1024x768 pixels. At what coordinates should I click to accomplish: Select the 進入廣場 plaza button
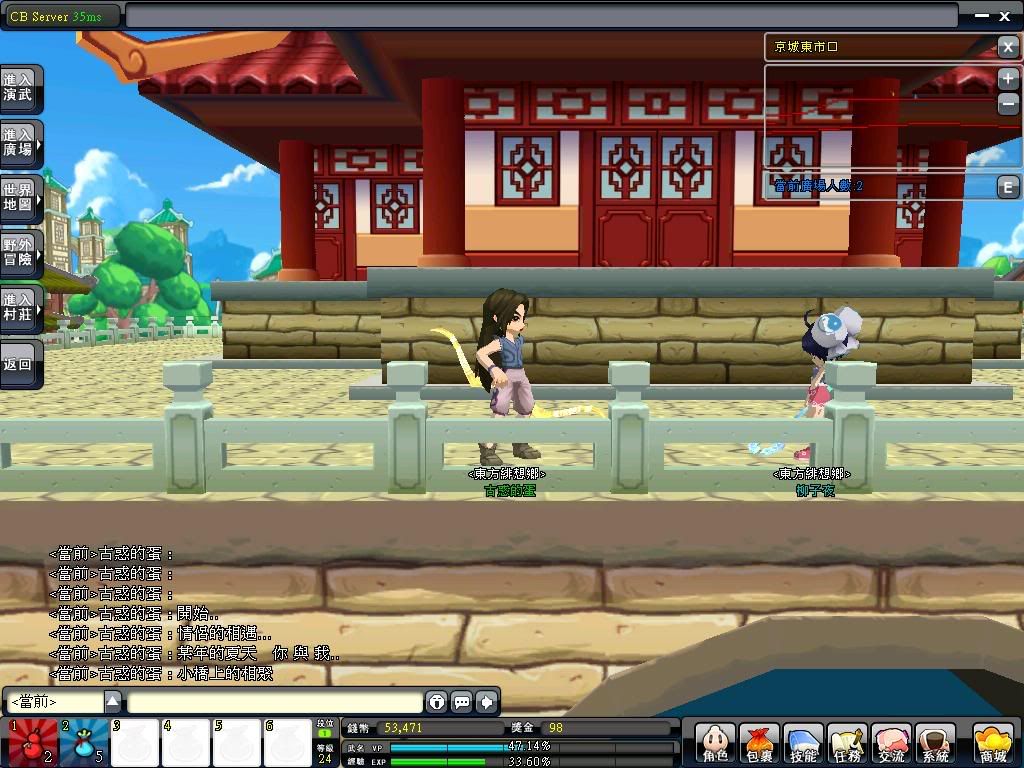(x=20, y=143)
